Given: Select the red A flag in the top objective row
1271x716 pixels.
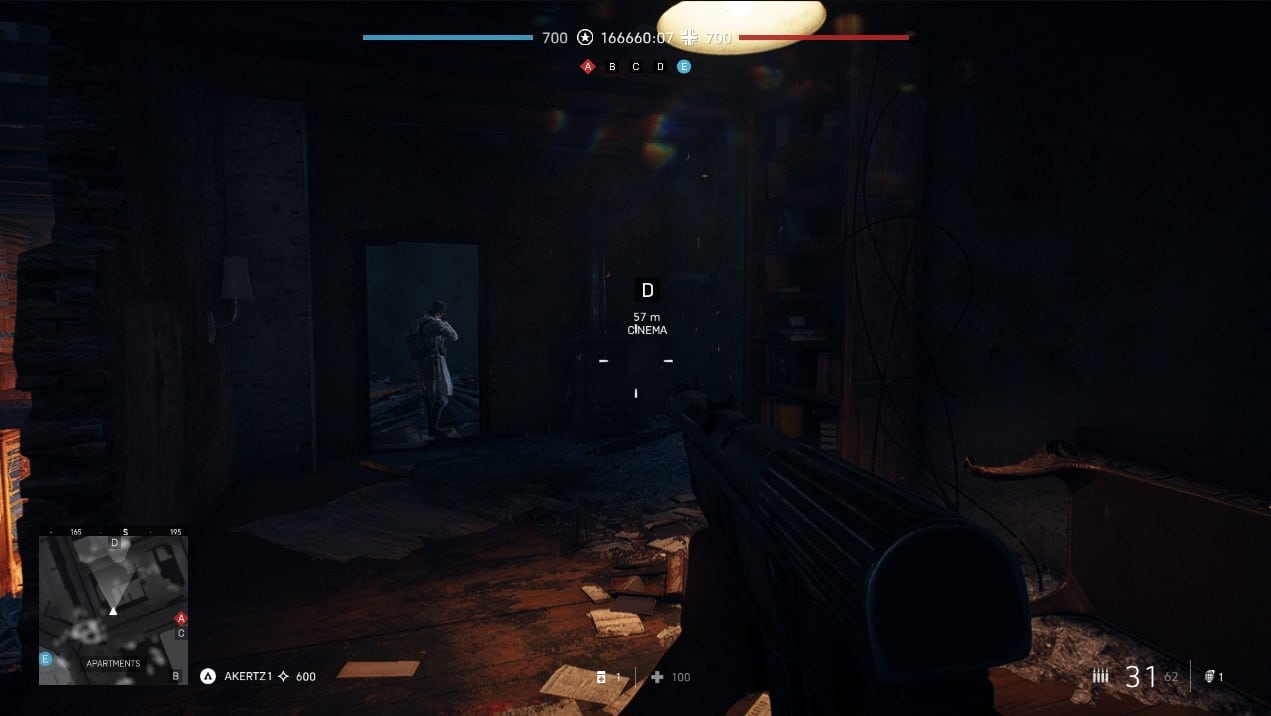Looking at the screenshot, I should point(588,67).
